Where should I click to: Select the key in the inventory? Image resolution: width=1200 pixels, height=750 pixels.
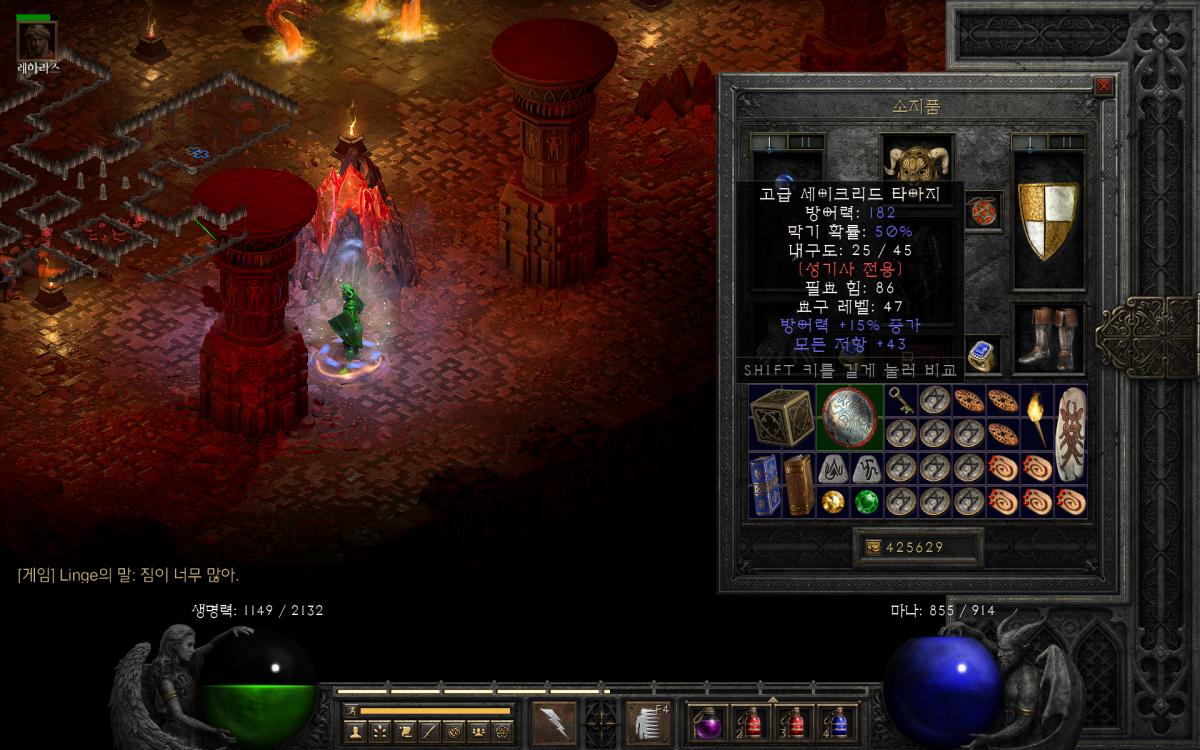[900, 400]
